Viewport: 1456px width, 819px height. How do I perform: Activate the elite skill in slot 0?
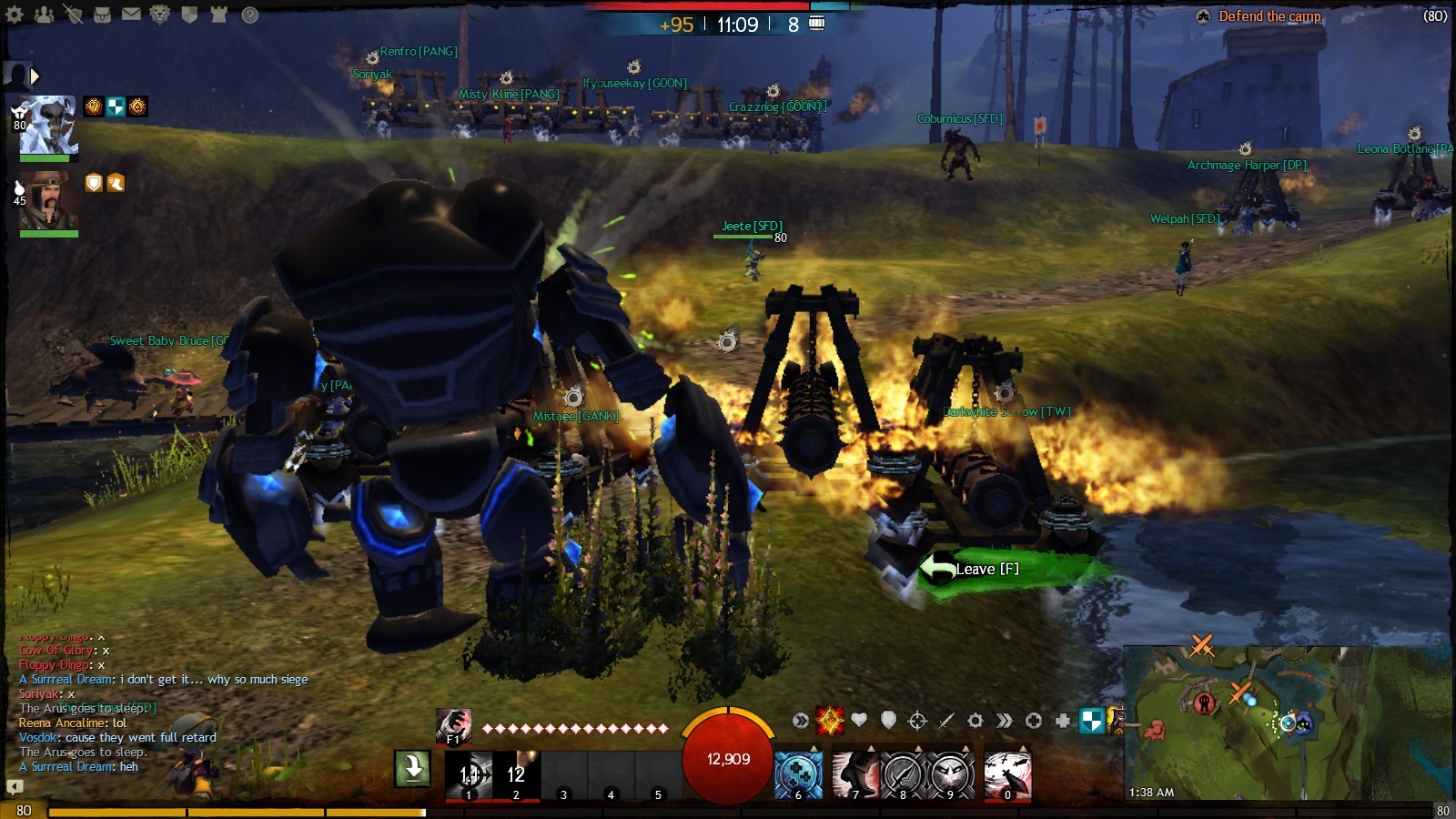1007,775
